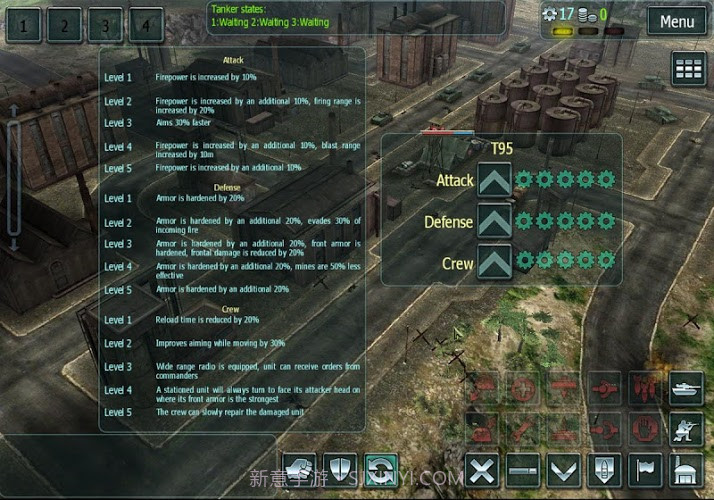Screen dimensions: 714x500
Task: Activate the highlighted circular arrows button
Action: (x=381, y=468)
